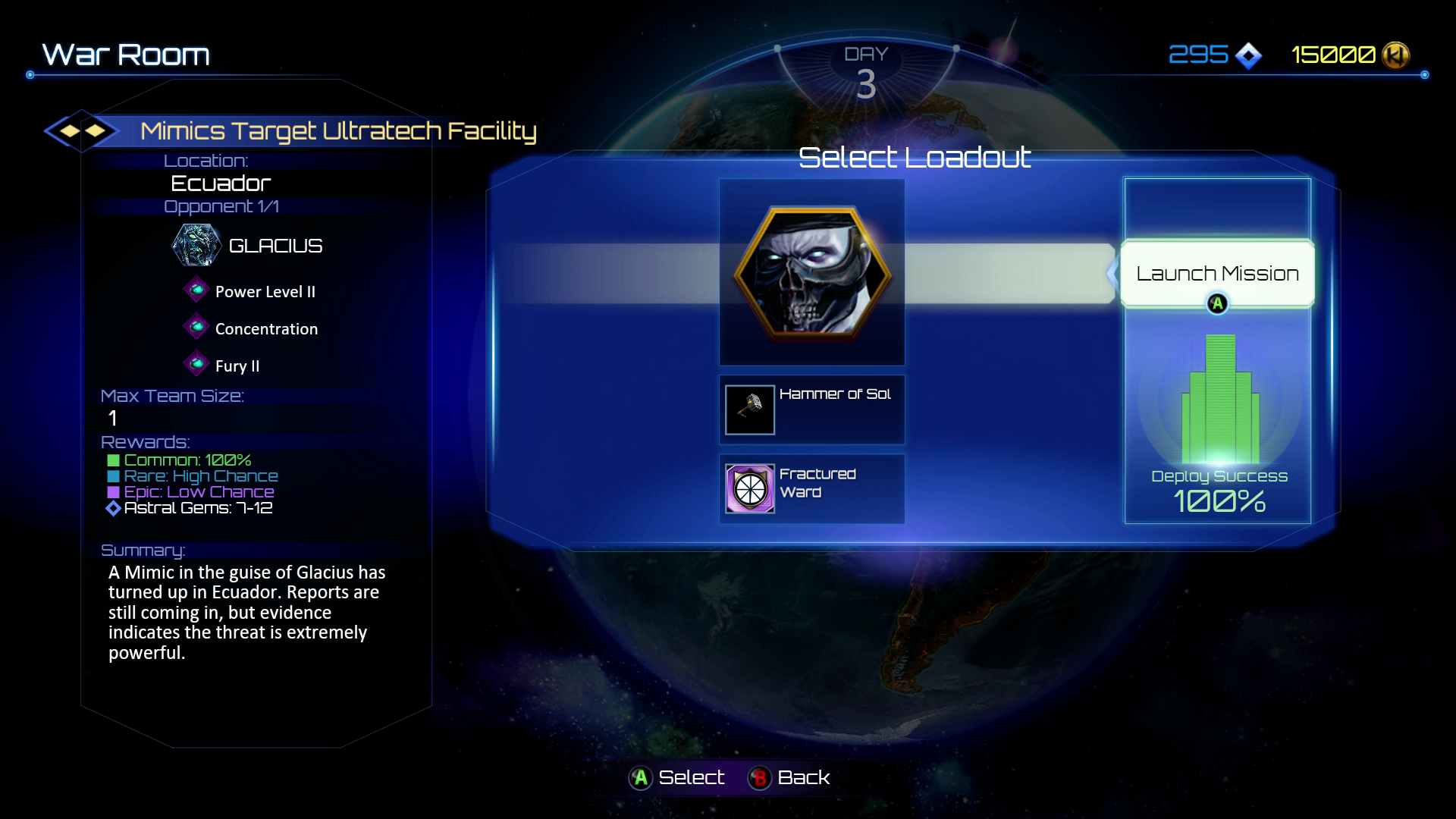Select the Glacius opponent entry
1456x819 pixels.
(249, 246)
